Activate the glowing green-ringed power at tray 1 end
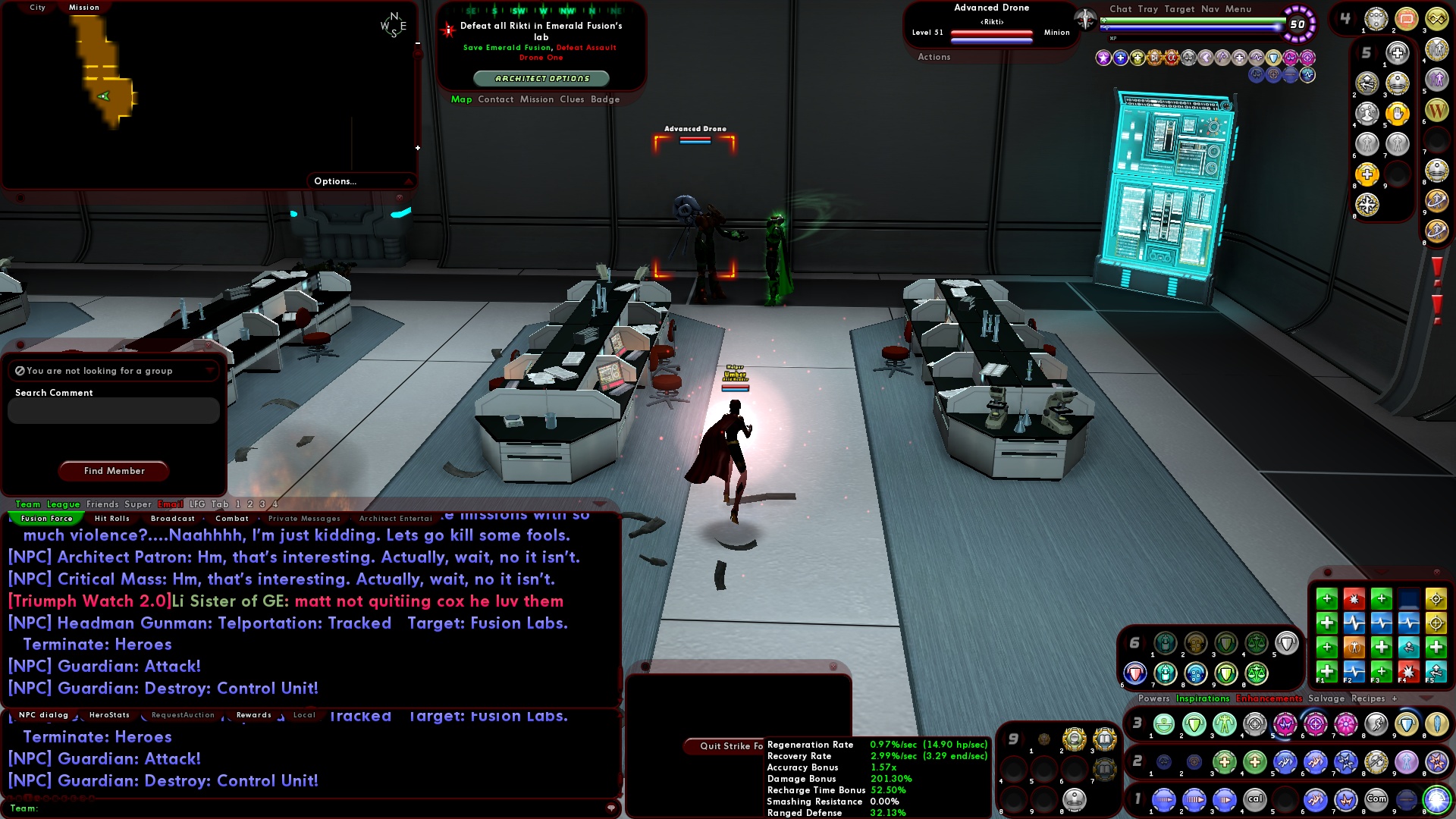1456x819 pixels. click(x=1436, y=799)
